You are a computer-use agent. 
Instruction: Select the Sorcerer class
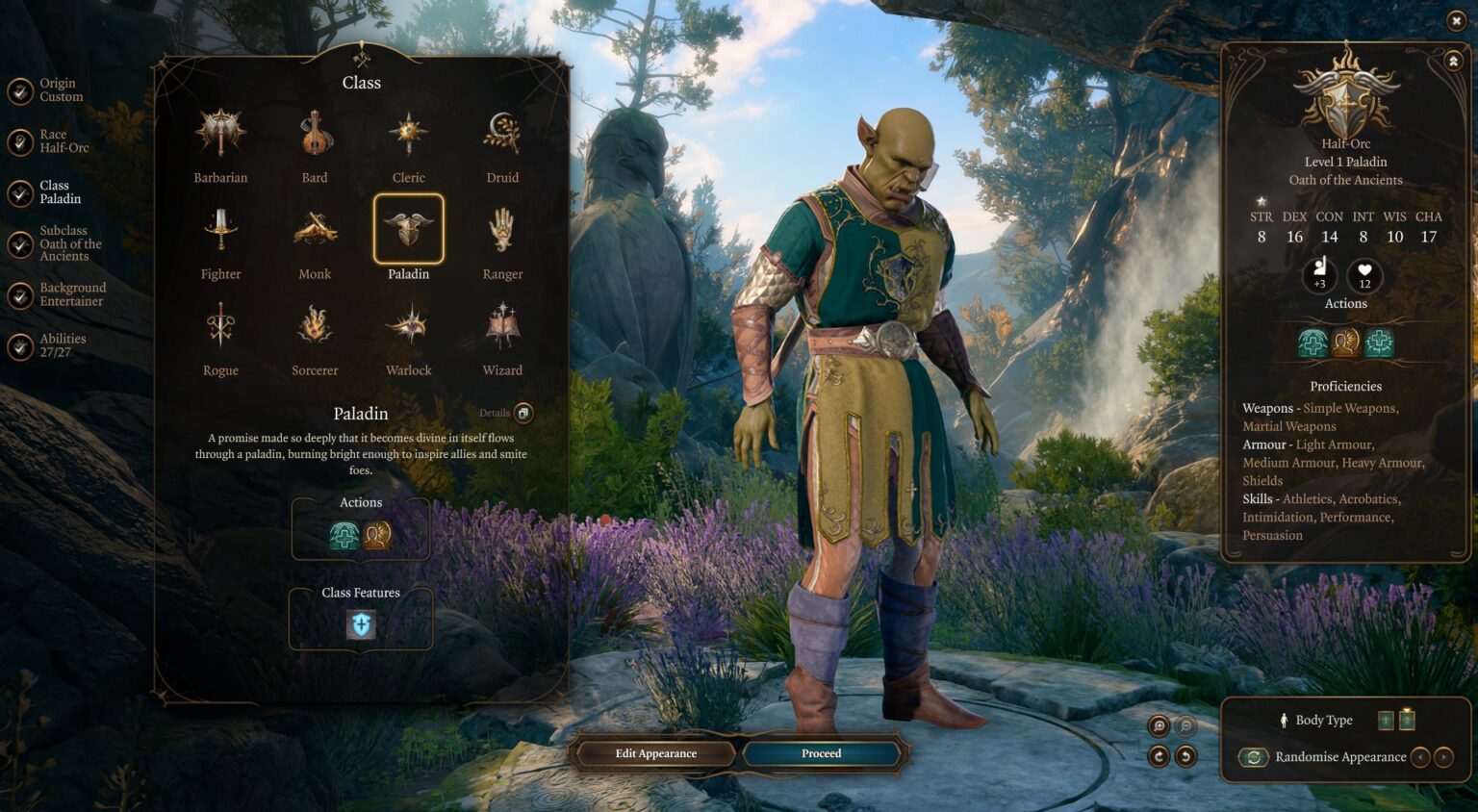pyautogui.click(x=315, y=327)
